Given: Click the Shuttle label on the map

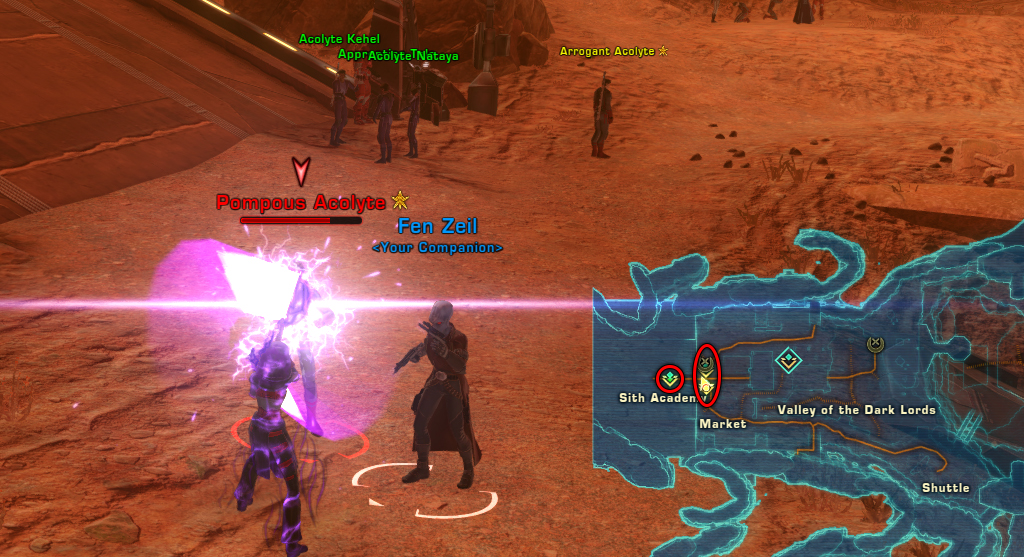Looking at the screenshot, I should 945,488.
